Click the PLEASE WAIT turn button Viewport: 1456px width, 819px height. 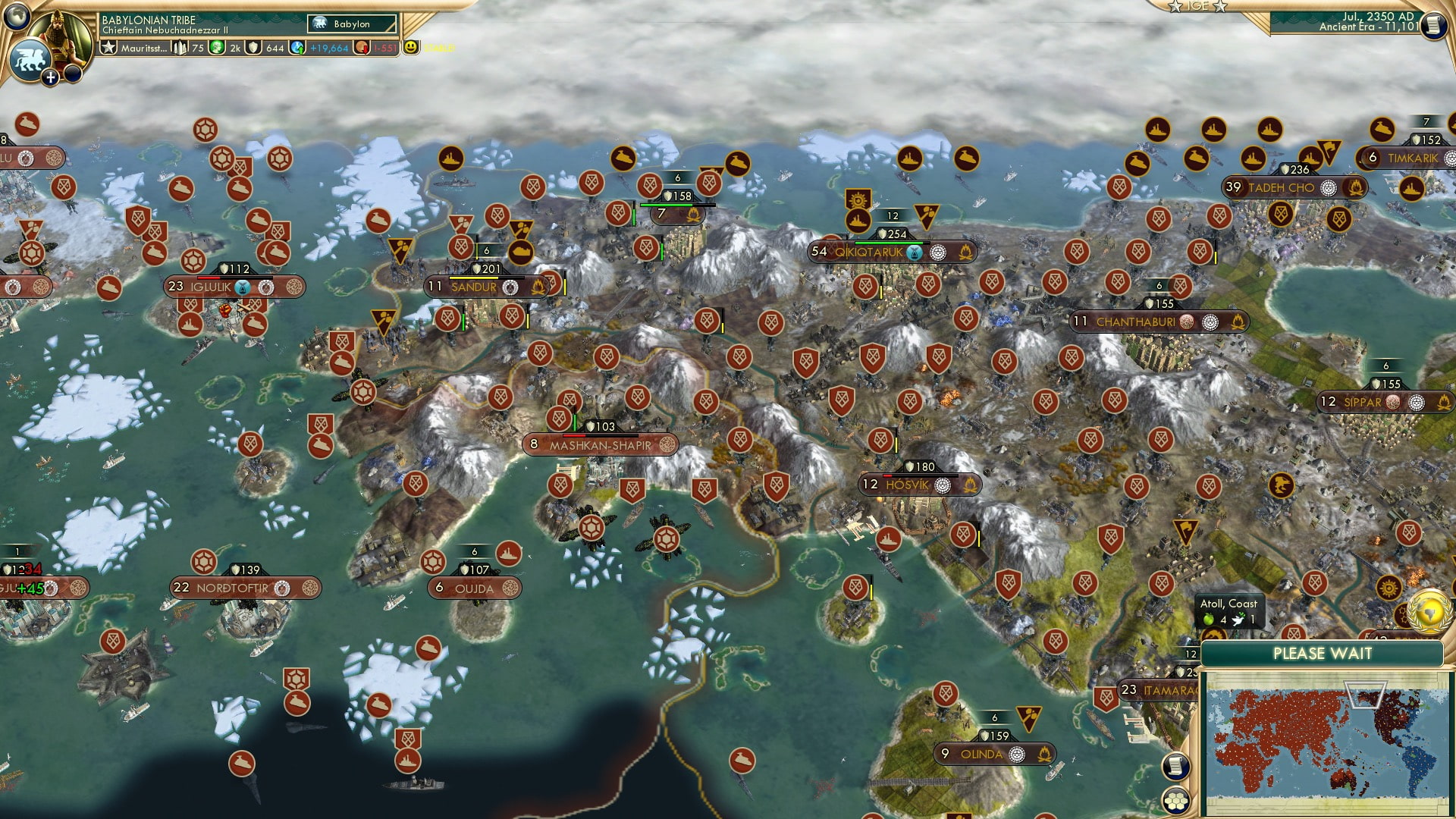[1322, 654]
